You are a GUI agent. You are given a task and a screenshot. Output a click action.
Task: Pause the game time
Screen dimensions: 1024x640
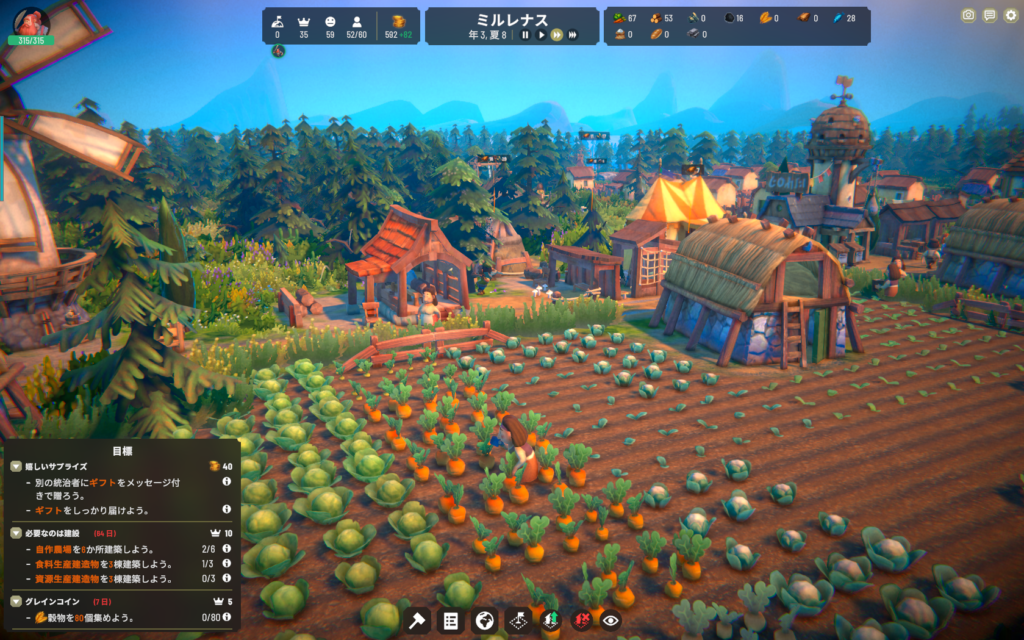pyautogui.click(x=525, y=35)
